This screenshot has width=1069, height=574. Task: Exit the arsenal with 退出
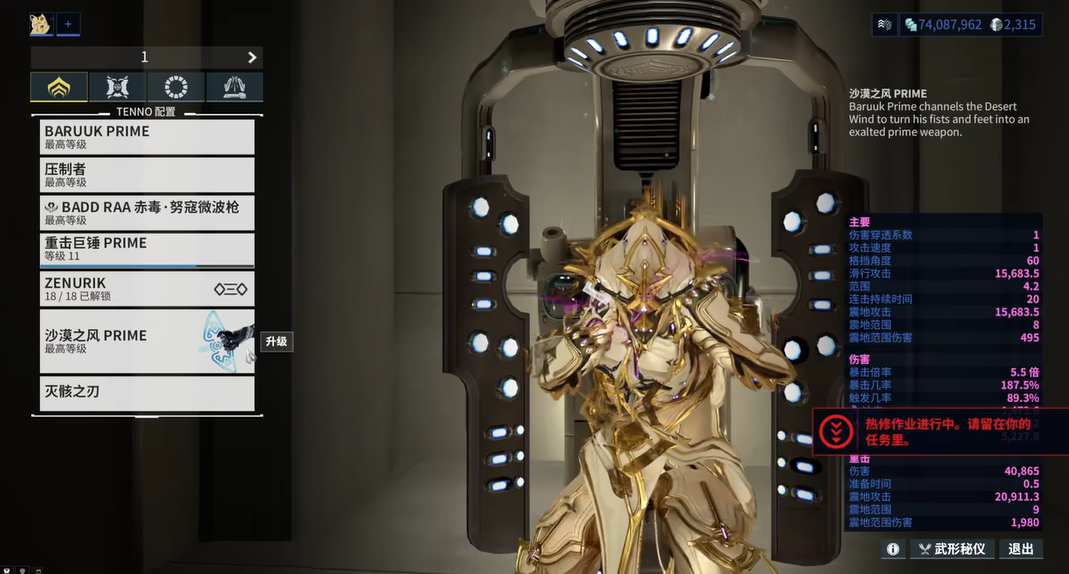click(x=1021, y=549)
